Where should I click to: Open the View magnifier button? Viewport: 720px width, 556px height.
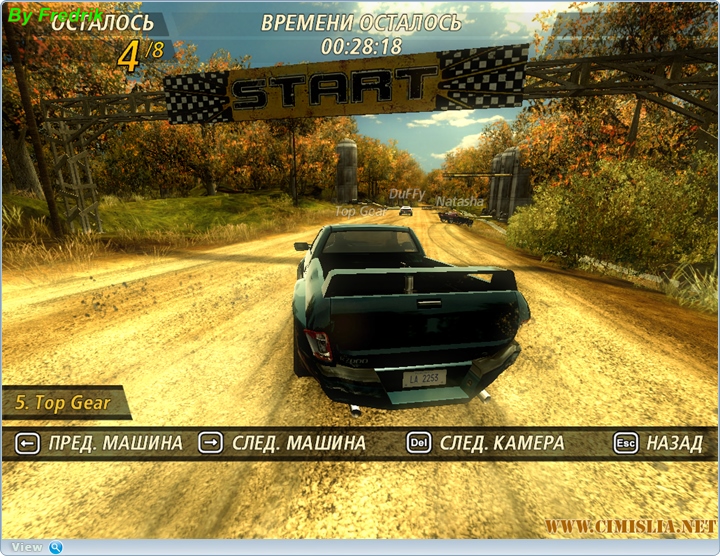point(55,547)
